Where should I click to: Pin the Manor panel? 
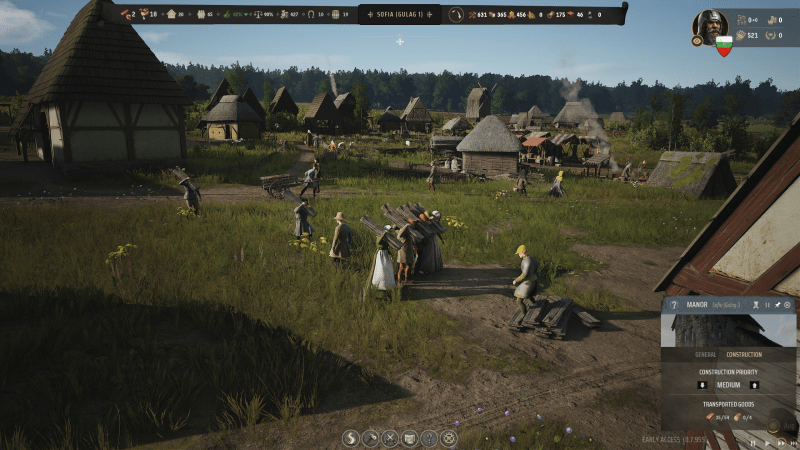click(777, 304)
